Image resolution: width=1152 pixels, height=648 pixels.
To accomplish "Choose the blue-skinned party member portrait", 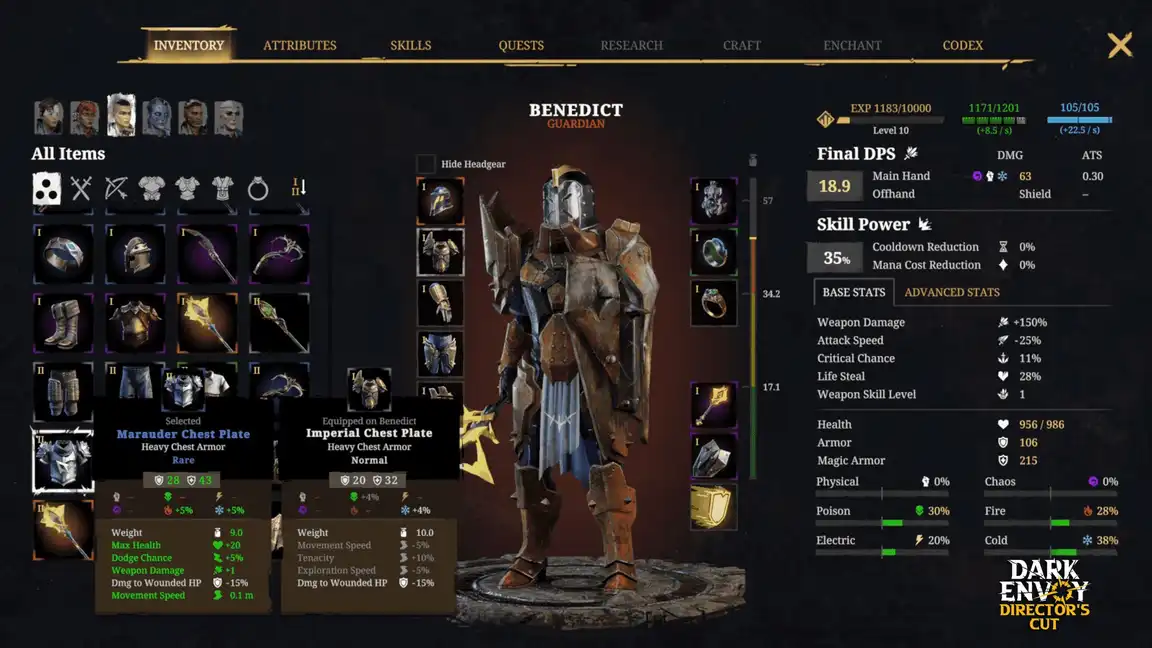I will (157, 118).
